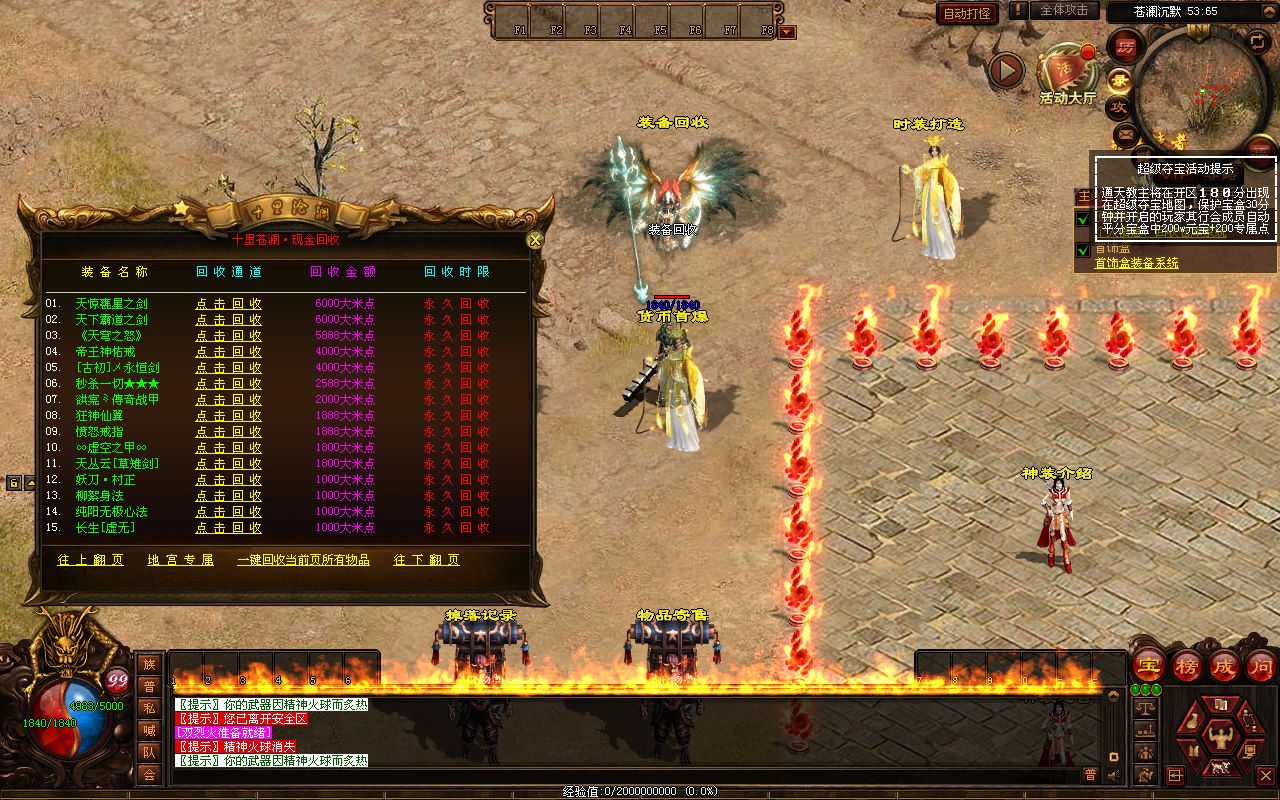Recycle the 帝王神佑戒 via 点击回收
The width and height of the screenshot is (1280, 800).
pyautogui.click(x=228, y=352)
